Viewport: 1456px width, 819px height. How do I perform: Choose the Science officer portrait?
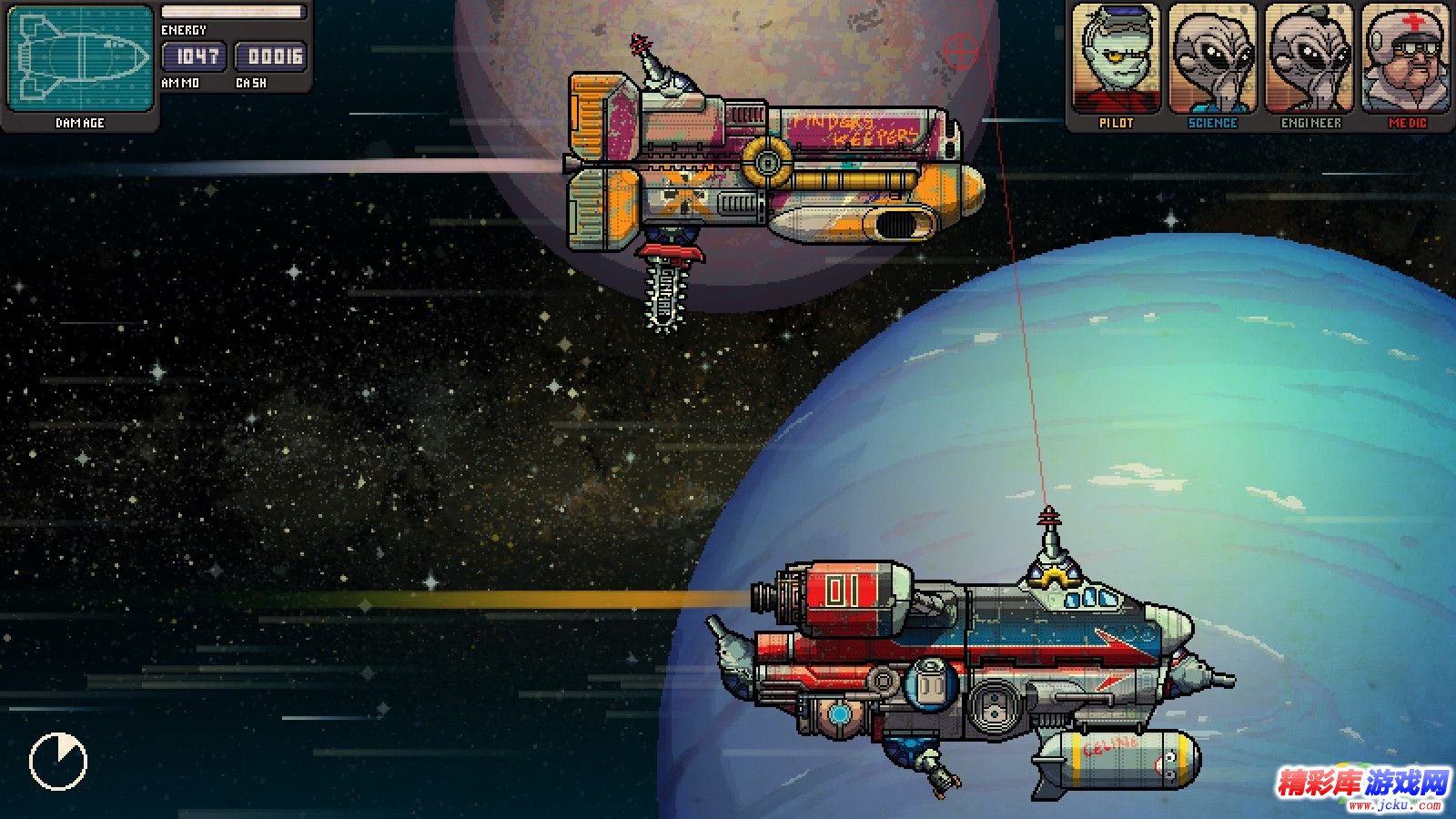[x=1212, y=60]
